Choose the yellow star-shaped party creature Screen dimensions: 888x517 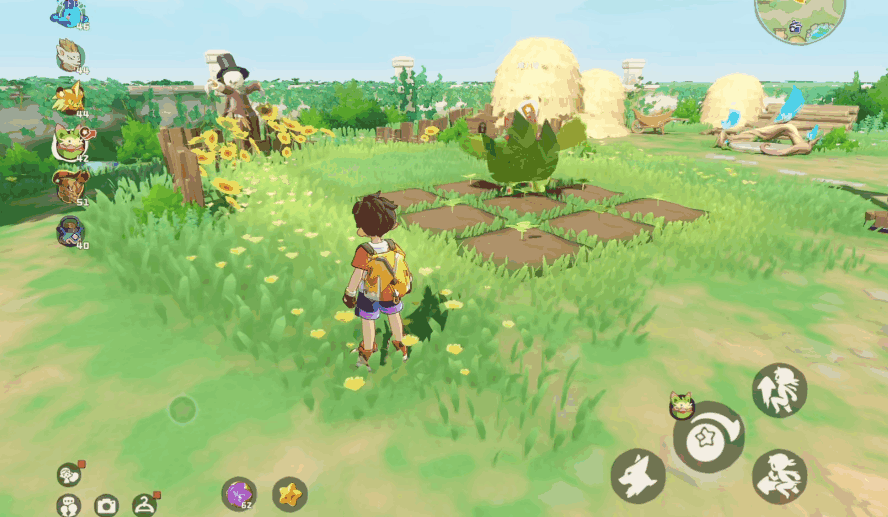(x=69, y=97)
